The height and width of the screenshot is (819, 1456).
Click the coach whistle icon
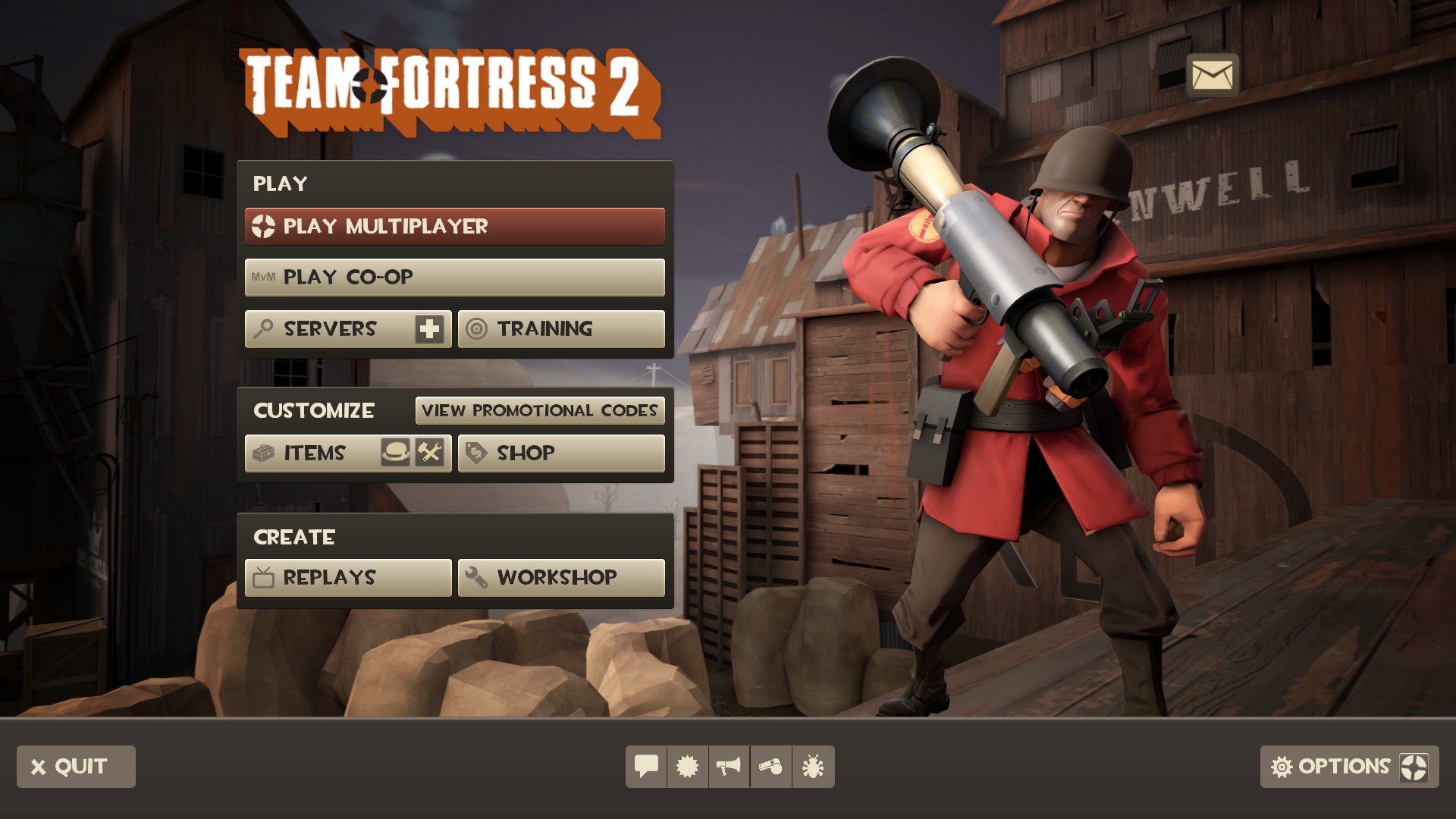tap(771, 767)
